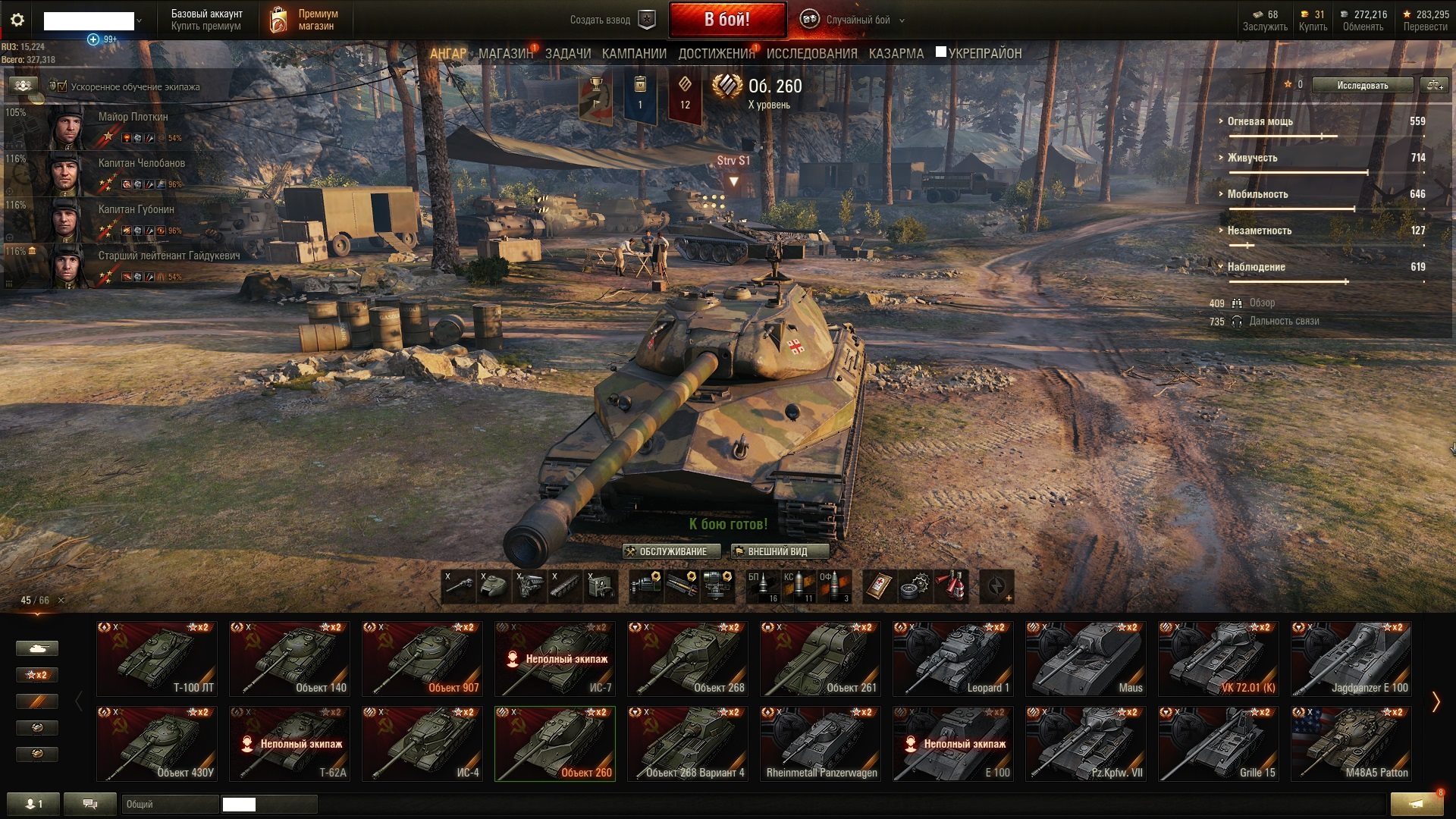
Task: Open the settings gear menu
Action: coord(17,20)
